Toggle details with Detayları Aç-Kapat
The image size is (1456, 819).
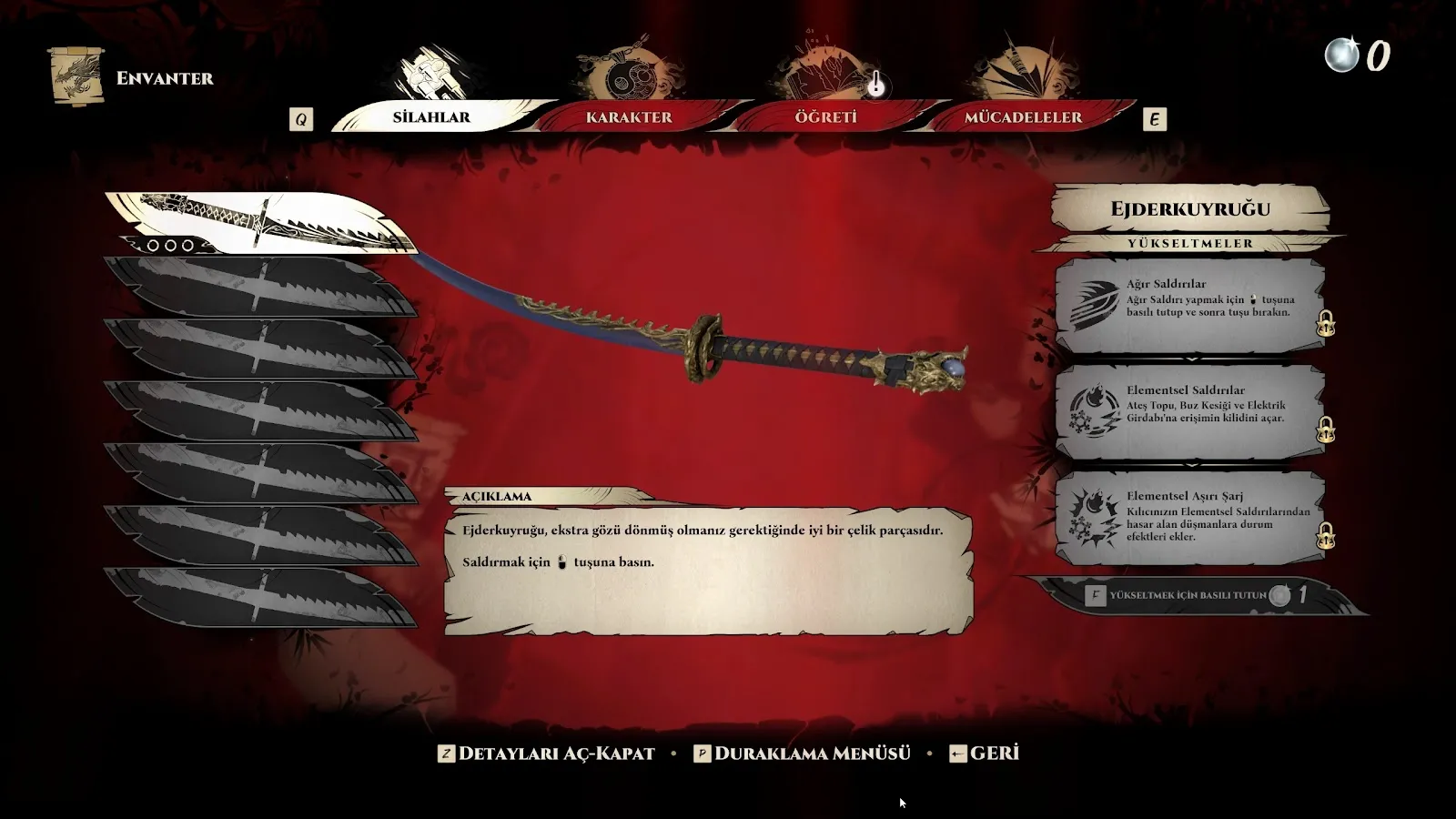[x=547, y=753]
